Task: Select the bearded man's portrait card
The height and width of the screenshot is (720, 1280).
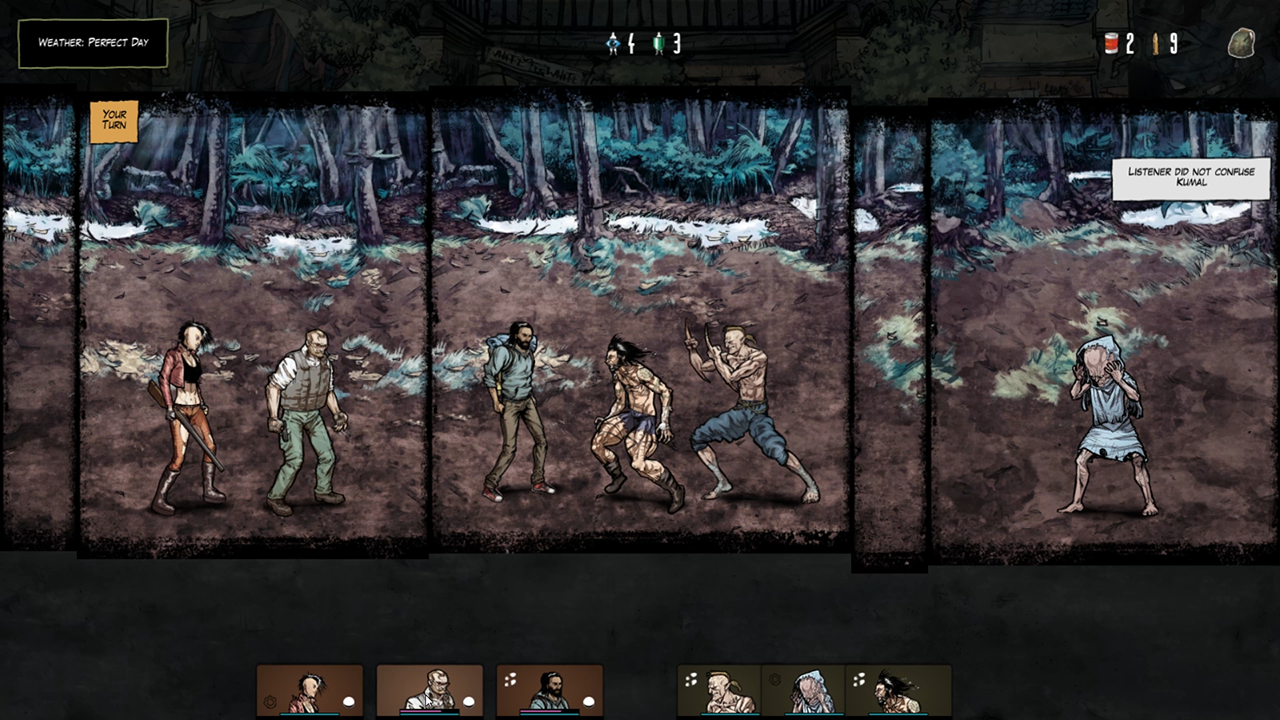Action: pyautogui.click(x=550, y=691)
